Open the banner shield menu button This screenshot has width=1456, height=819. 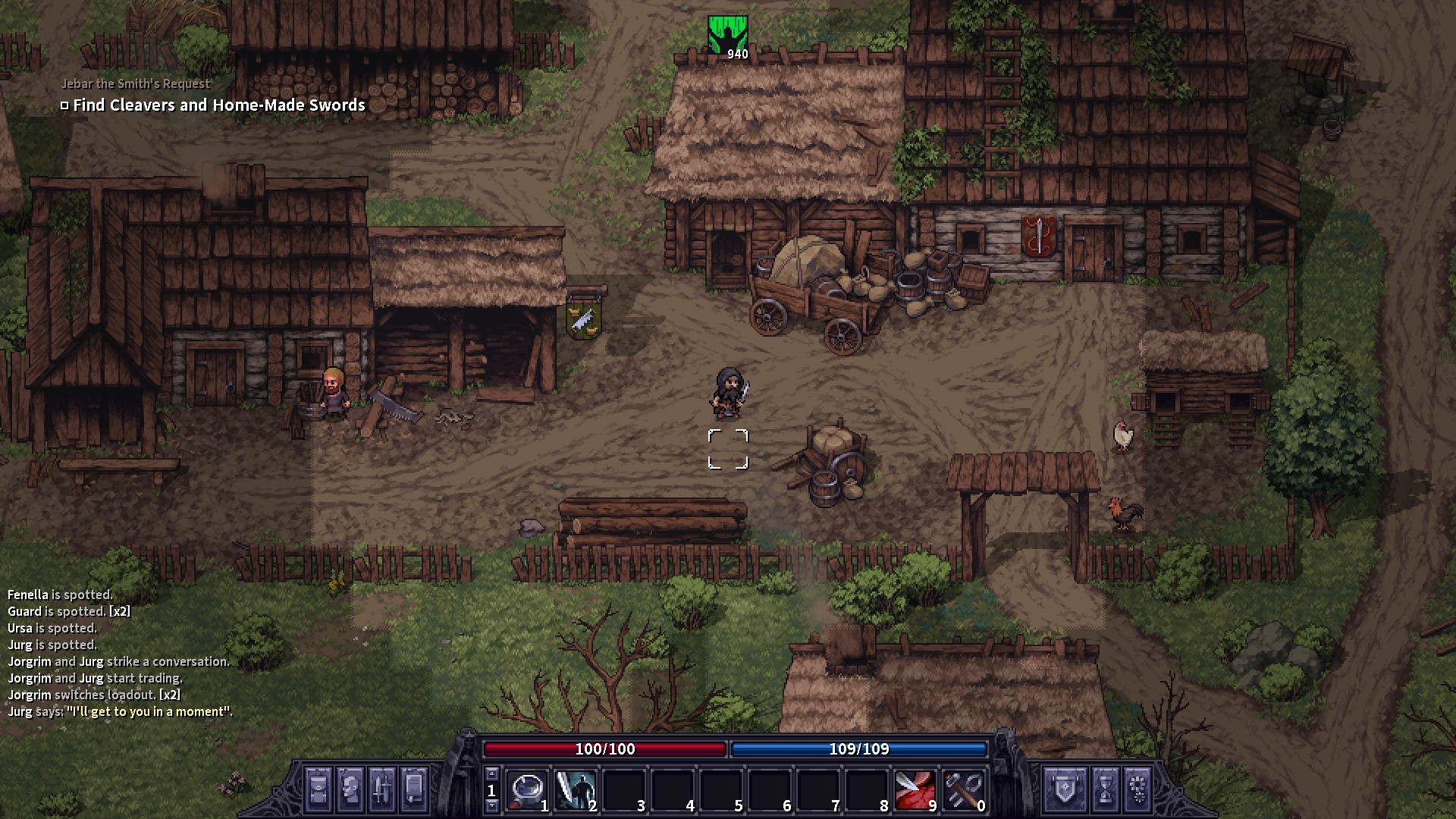coord(1065,789)
